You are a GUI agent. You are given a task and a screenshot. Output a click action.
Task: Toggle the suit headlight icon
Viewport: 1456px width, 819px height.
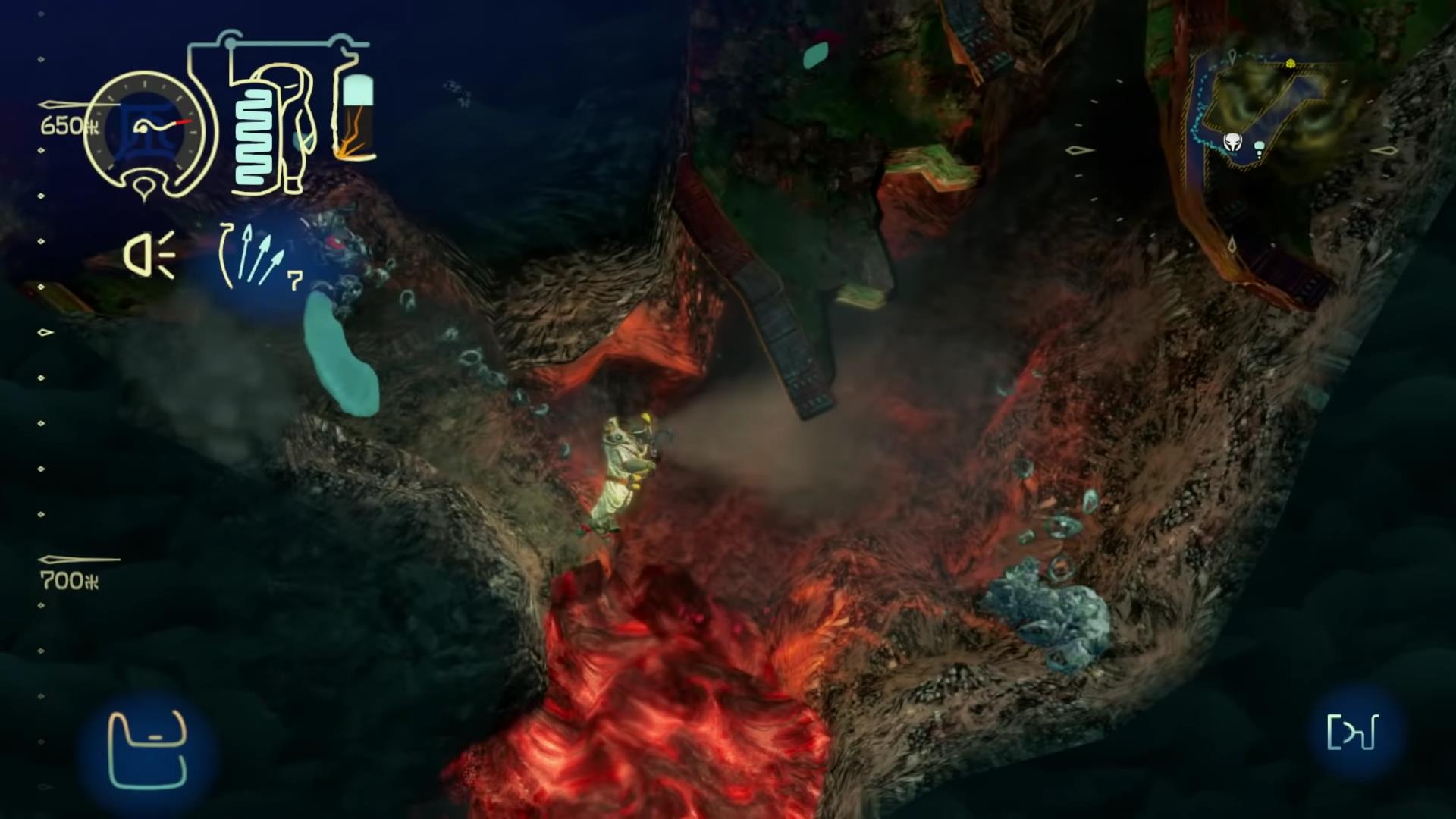(x=149, y=254)
